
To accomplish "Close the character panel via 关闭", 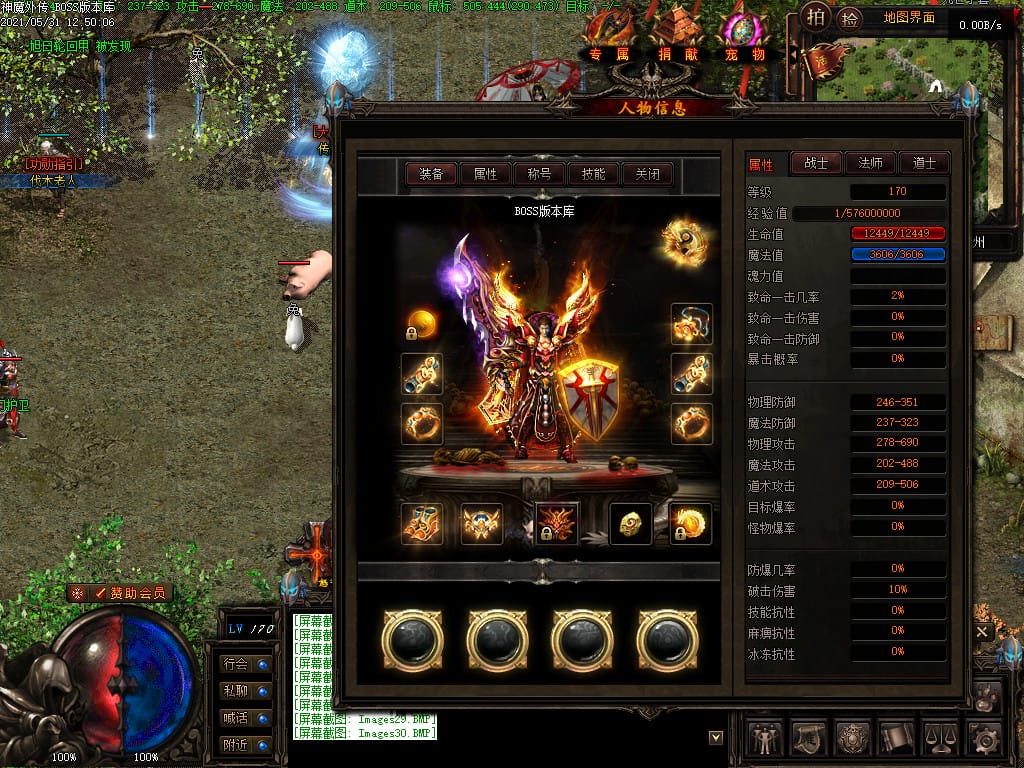I will point(647,174).
